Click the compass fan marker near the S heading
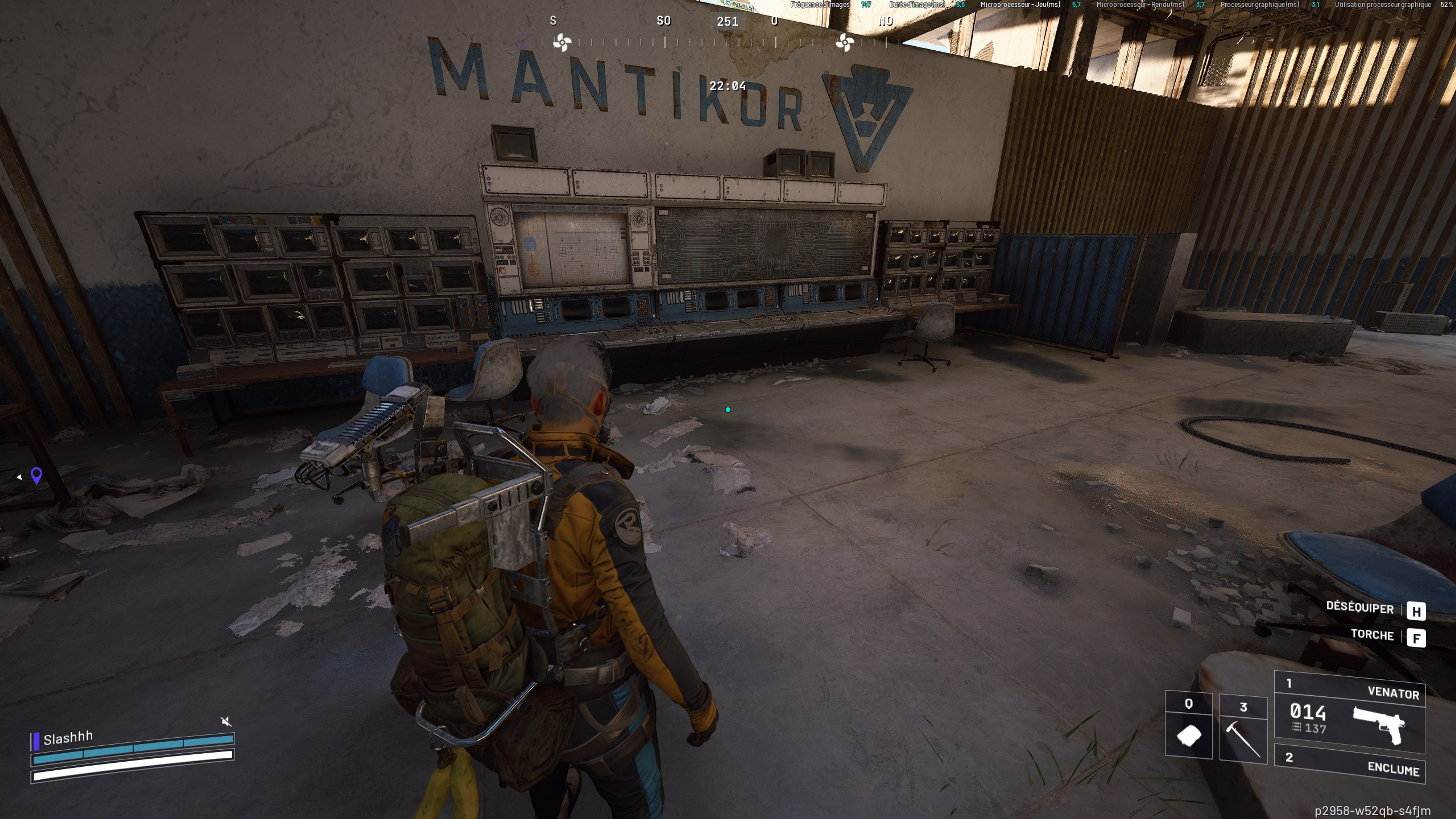 pos(562,42)
